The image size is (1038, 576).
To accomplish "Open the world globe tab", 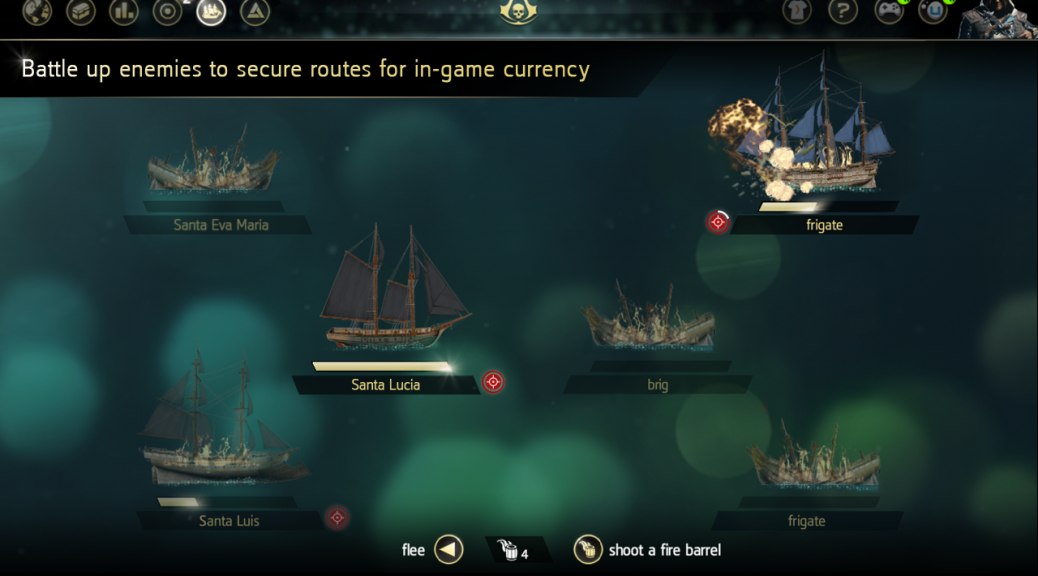I will 37,11.
